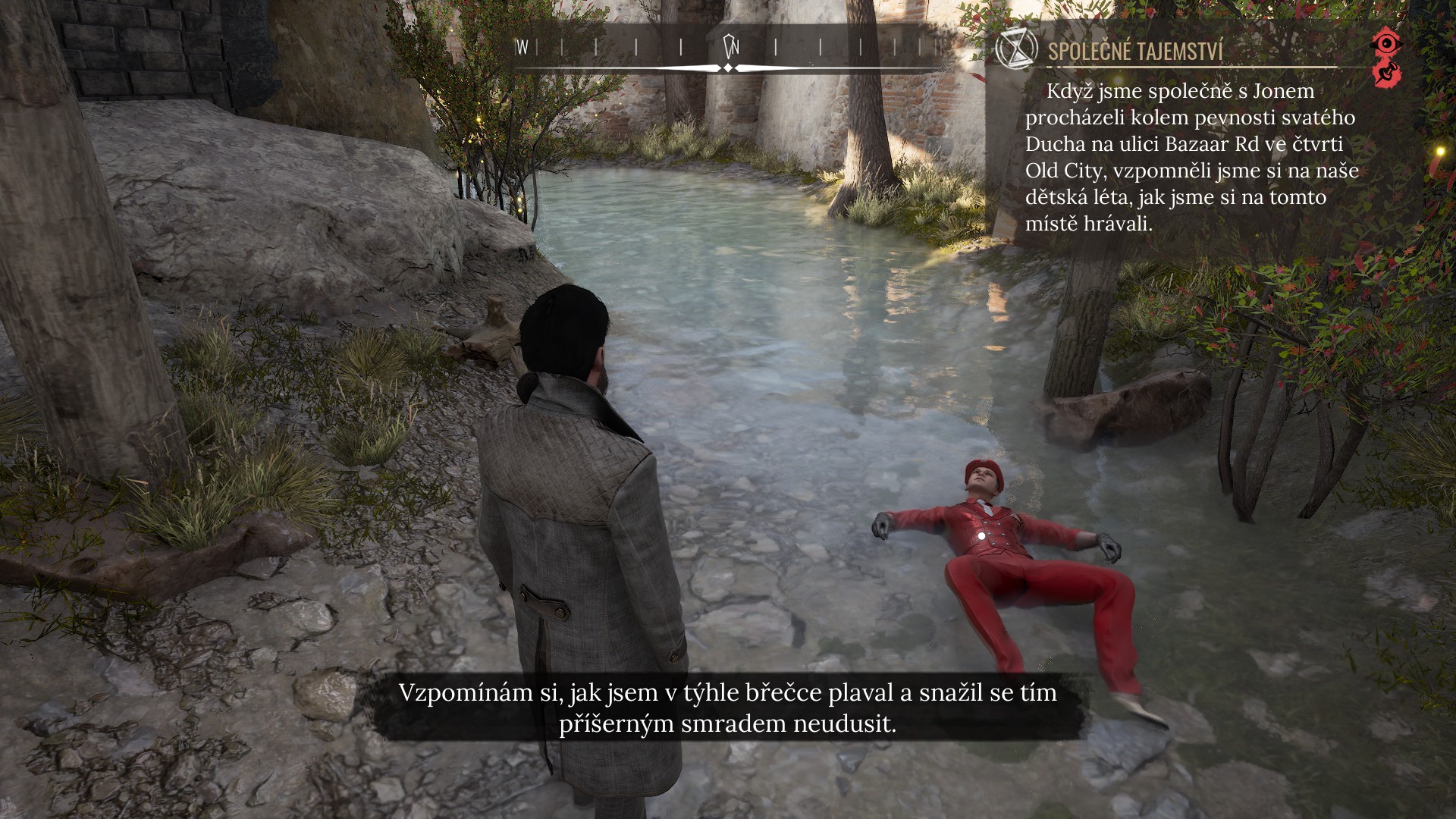Click the red eye evidence icon
The width and height of the screenshot is (1456, 819).
coord(1387,42)
